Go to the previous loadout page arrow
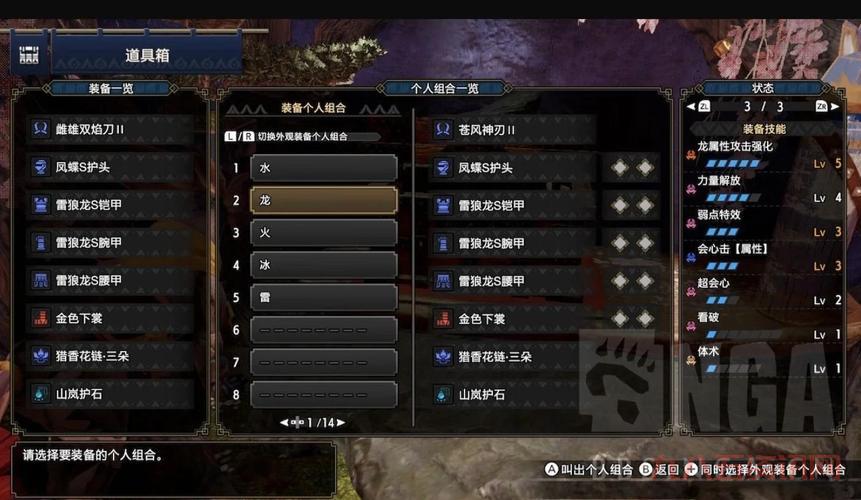The image size is (861, 500). (284, 423)
